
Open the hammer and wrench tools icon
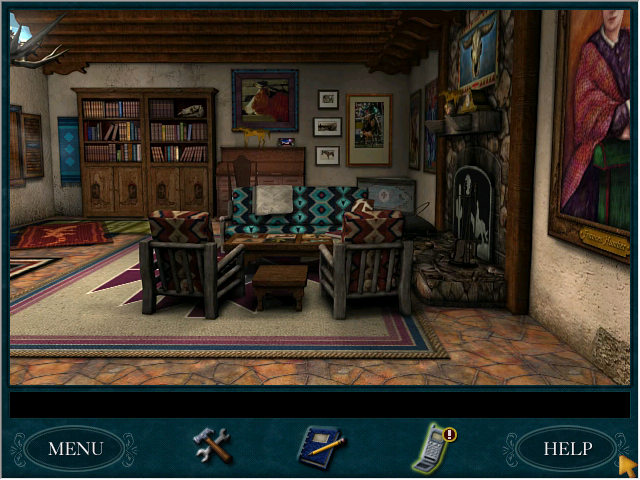[x=212, y=445]
